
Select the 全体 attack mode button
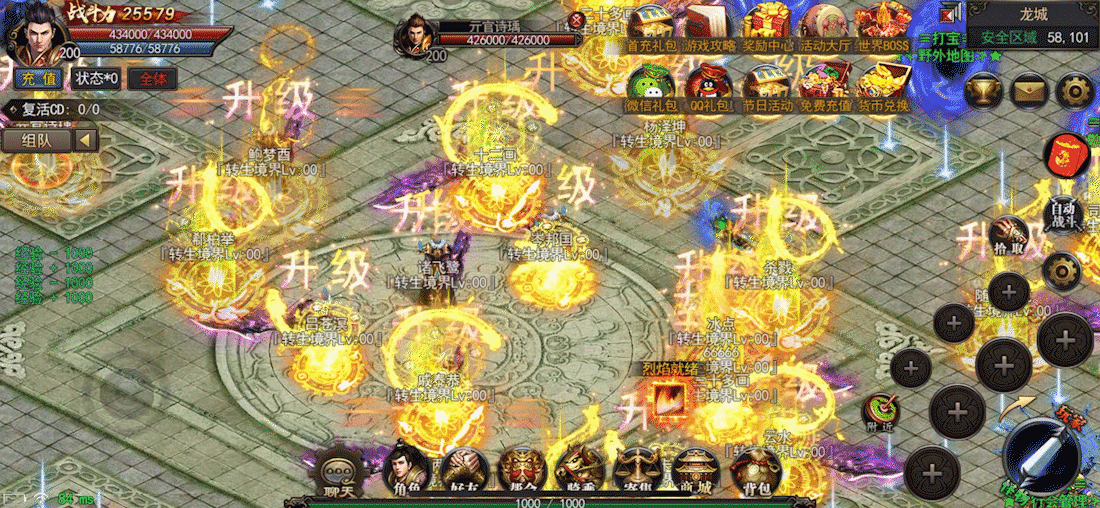coord(153,78)
